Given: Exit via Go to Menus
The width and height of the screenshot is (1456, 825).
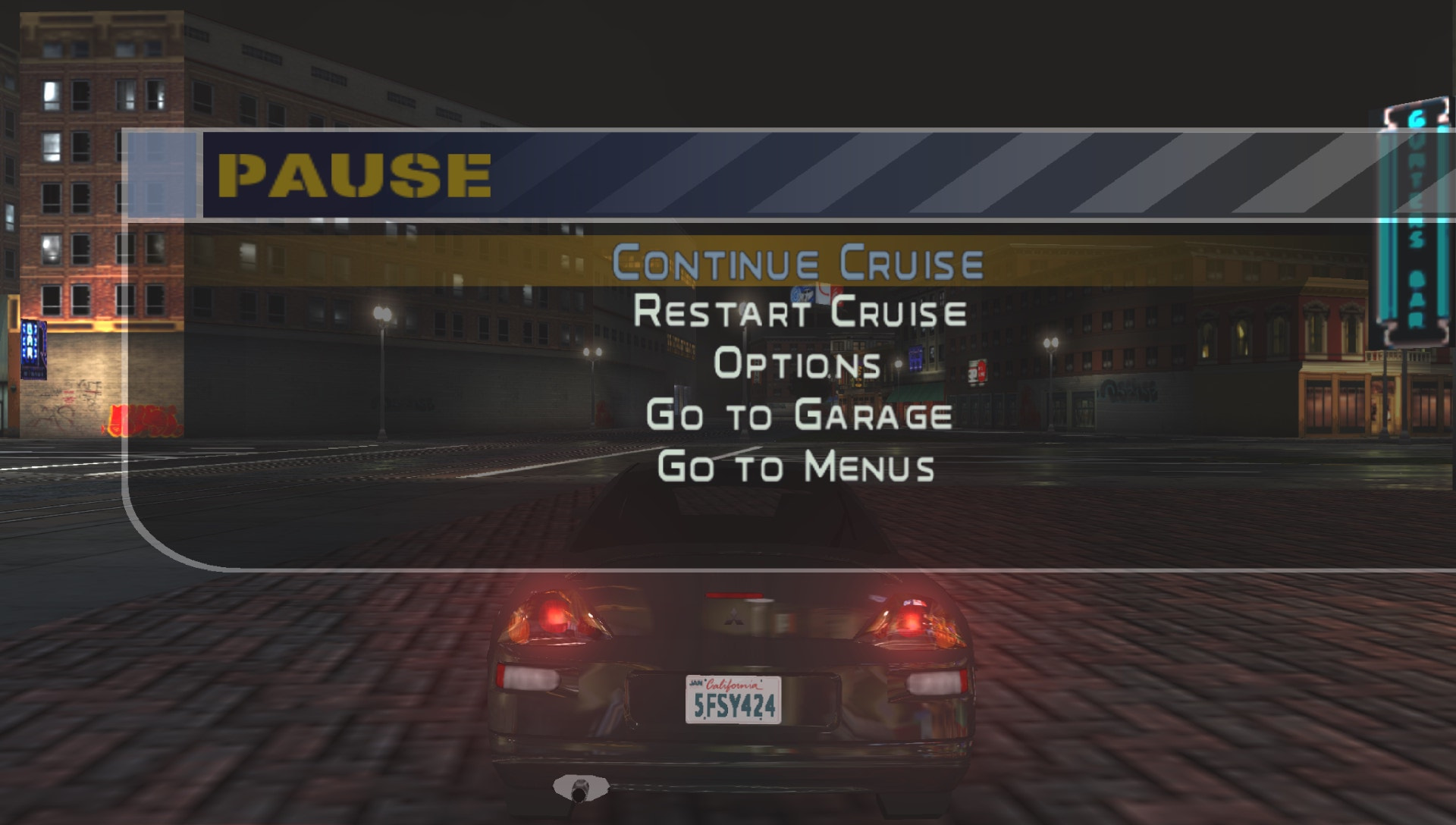Looking at the screenshot, I should [796, 466].
